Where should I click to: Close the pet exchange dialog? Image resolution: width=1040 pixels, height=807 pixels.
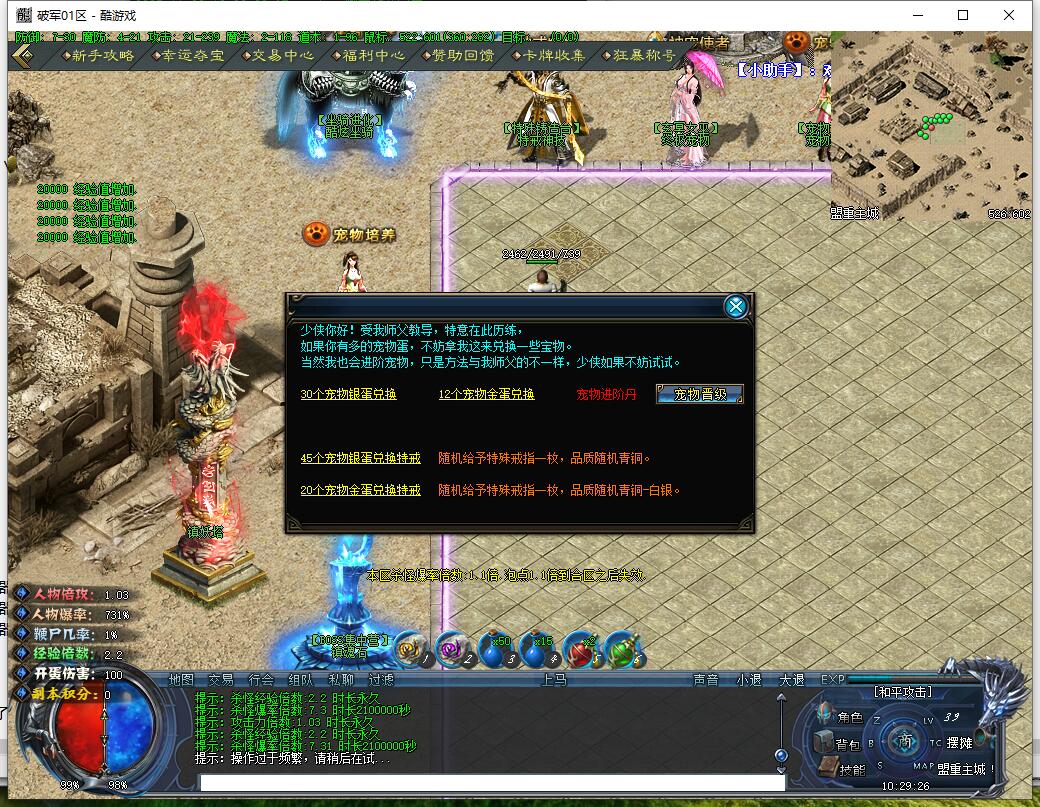point(736,307)
